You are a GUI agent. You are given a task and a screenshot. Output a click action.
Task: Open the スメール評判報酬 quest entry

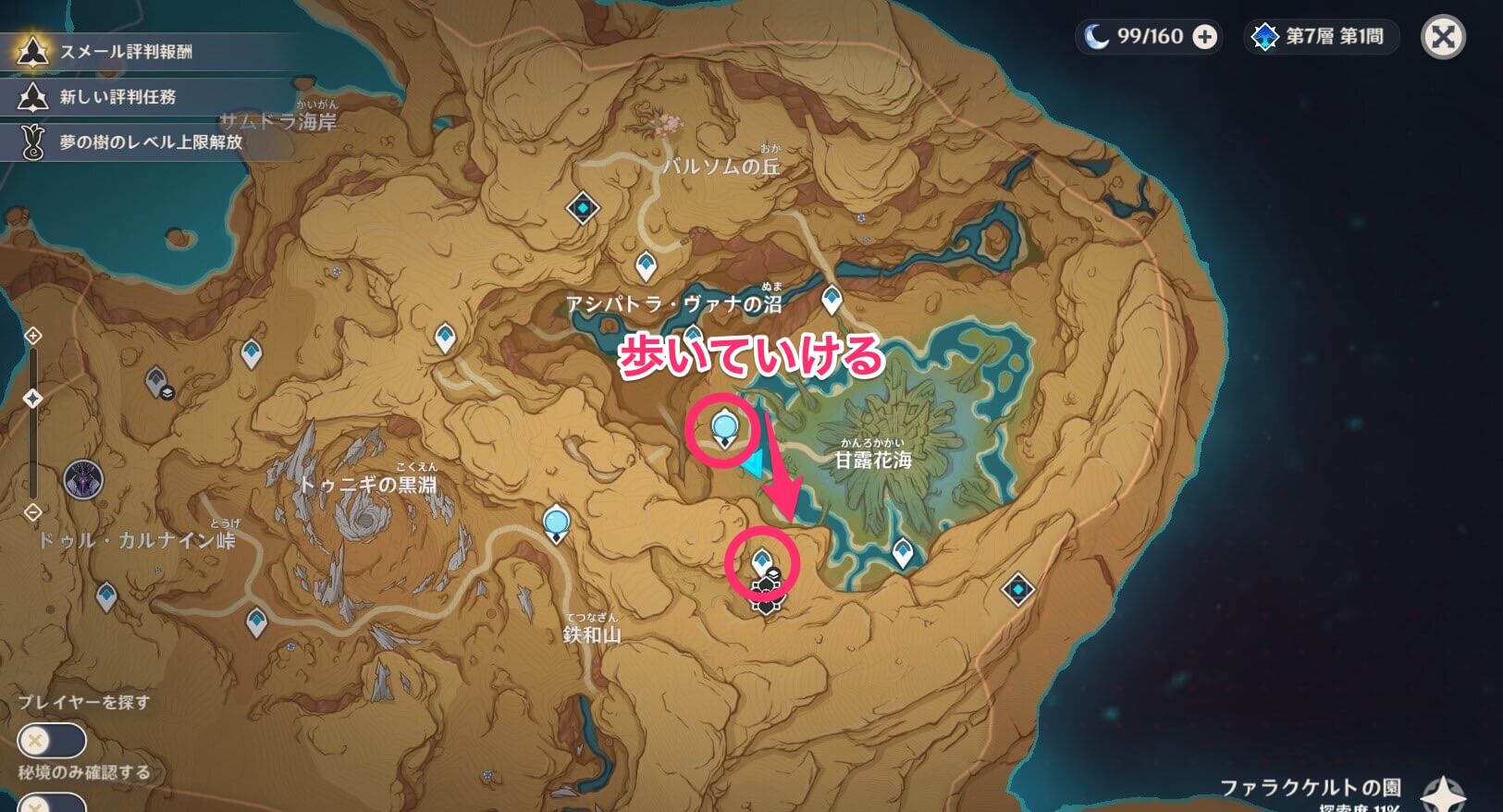(x=129, y=53)
